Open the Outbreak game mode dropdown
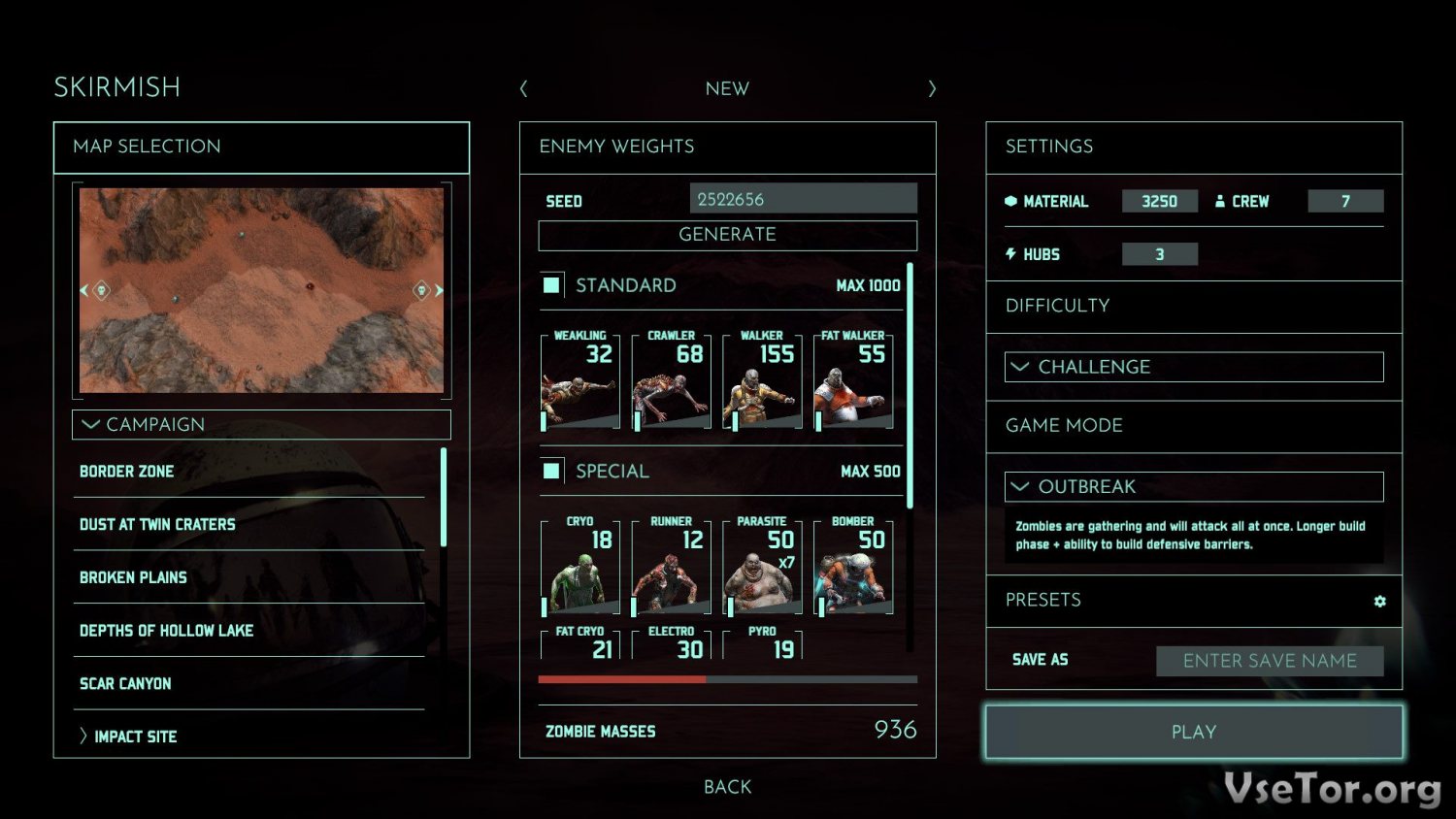The height and width of the screenshot is (819, 1456). pyautogui.click(x=1193, y=486)
